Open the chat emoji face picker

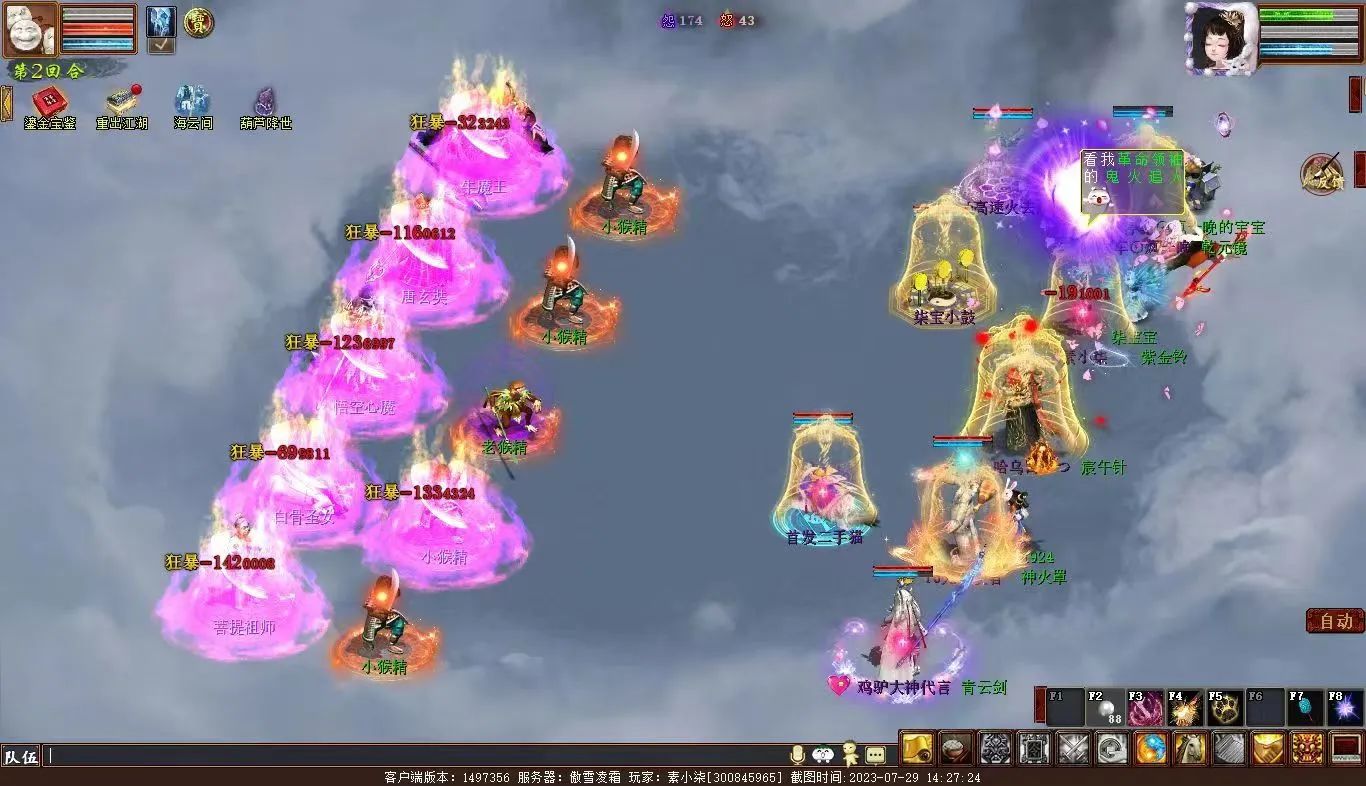[x=823, y=755]
